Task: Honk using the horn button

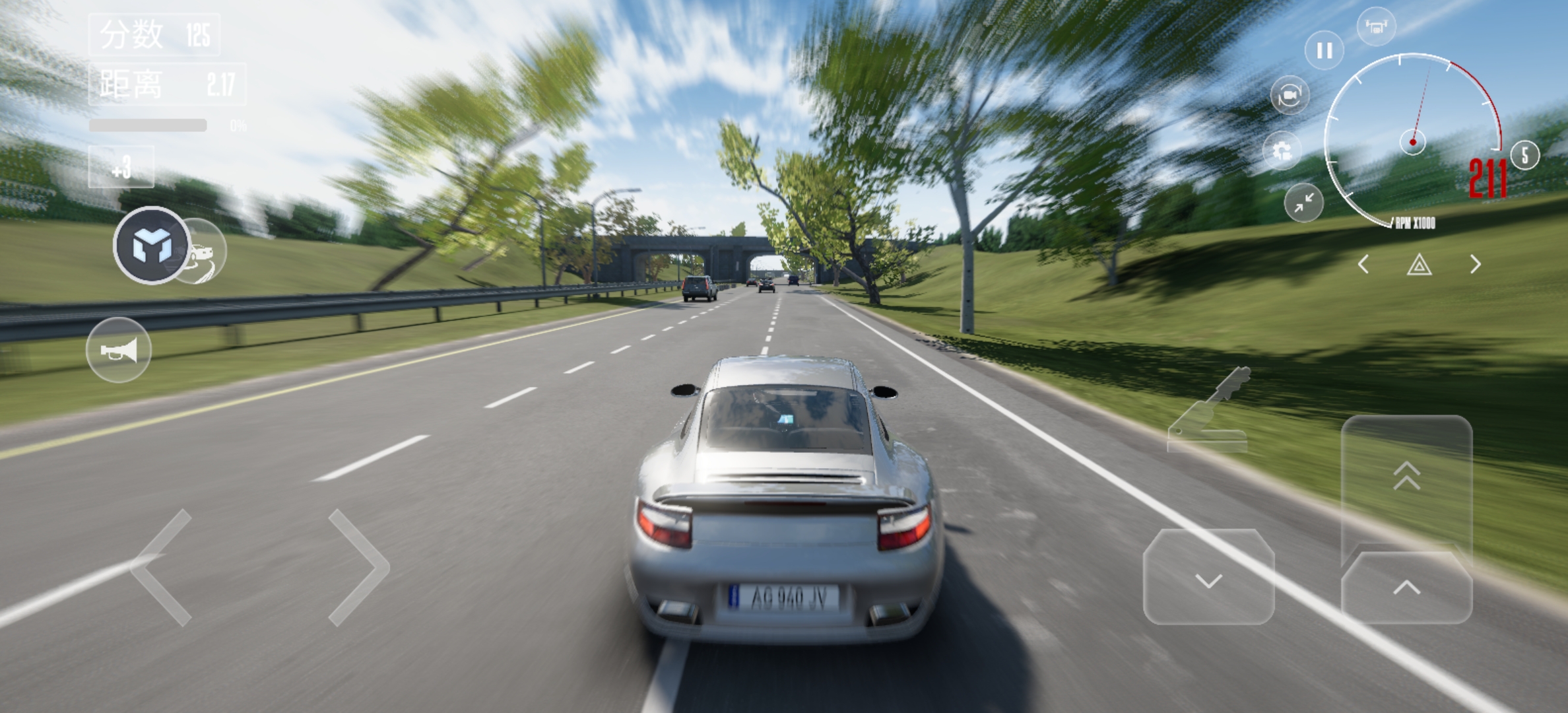Action: tap(119, 350)
